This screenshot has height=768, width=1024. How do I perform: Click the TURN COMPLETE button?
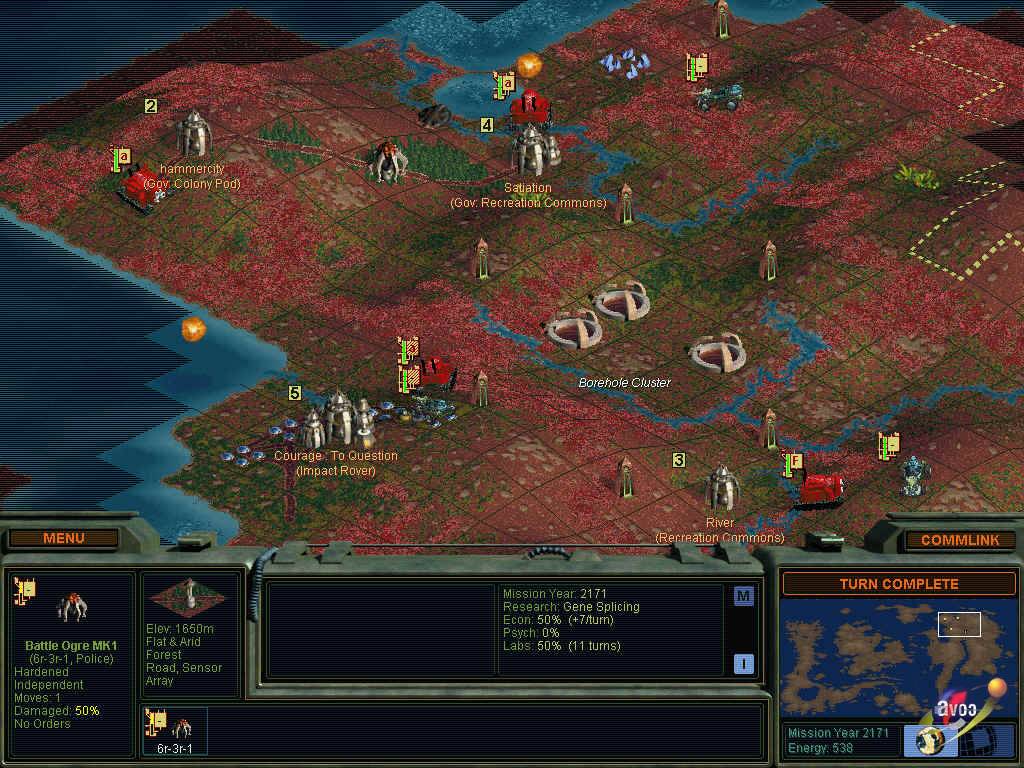(x=898, y=584)
